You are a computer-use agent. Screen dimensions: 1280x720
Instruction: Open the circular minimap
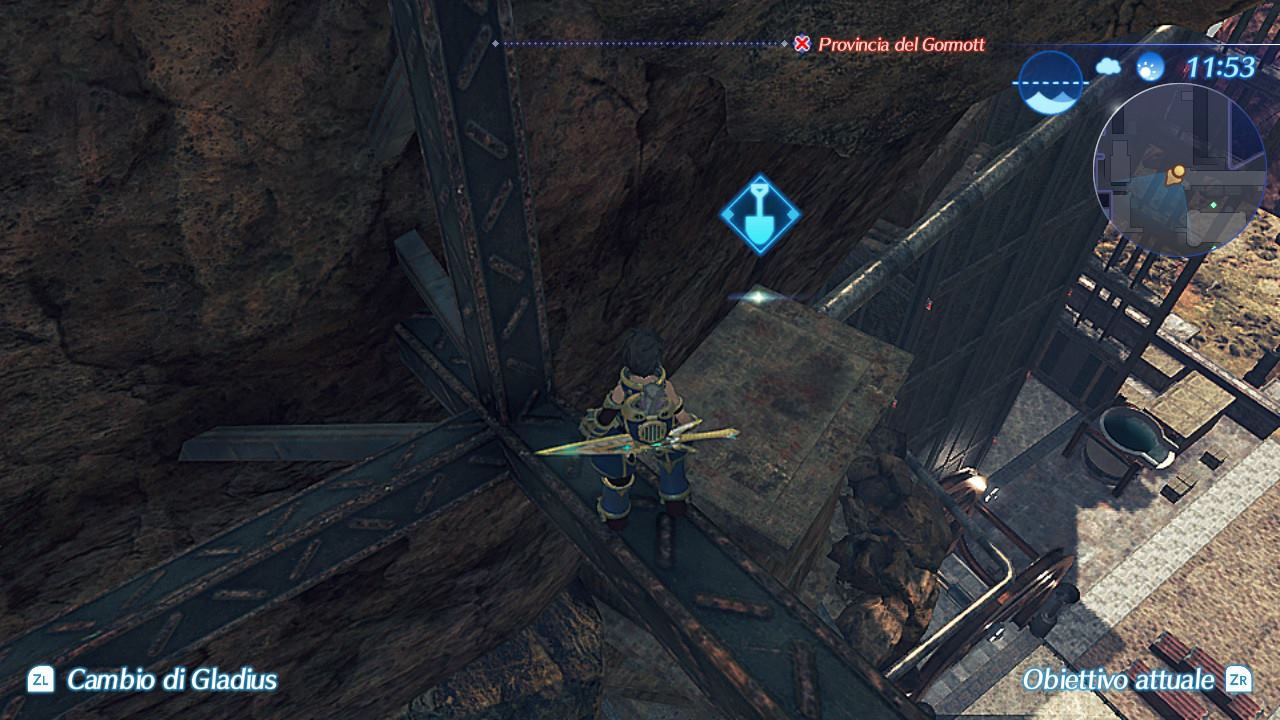click(1180, 170)
